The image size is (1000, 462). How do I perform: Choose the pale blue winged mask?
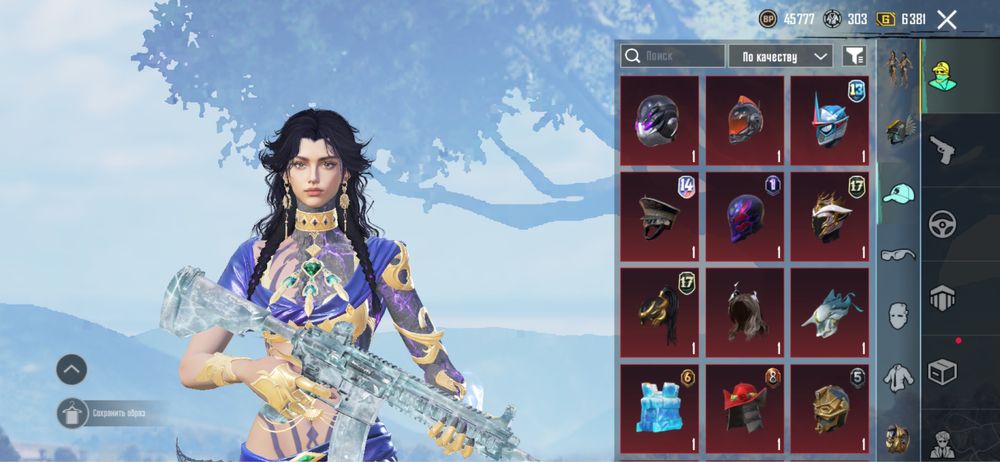tap(829, 312)
